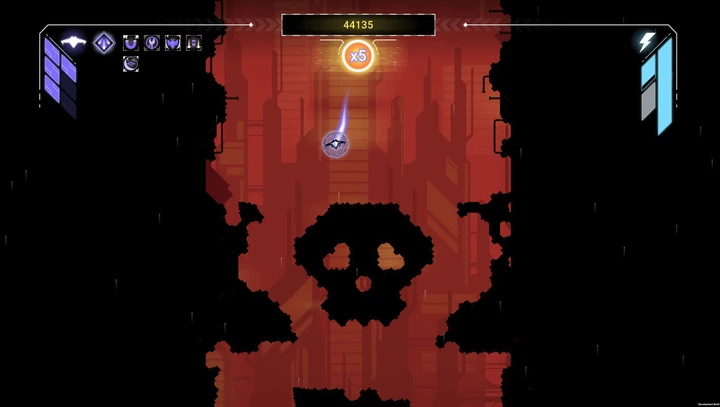Select the diamond triple-arrow weapon icon
Image resolution: width=720 pixels, height=407 pixels.
[x=103, y=42]
